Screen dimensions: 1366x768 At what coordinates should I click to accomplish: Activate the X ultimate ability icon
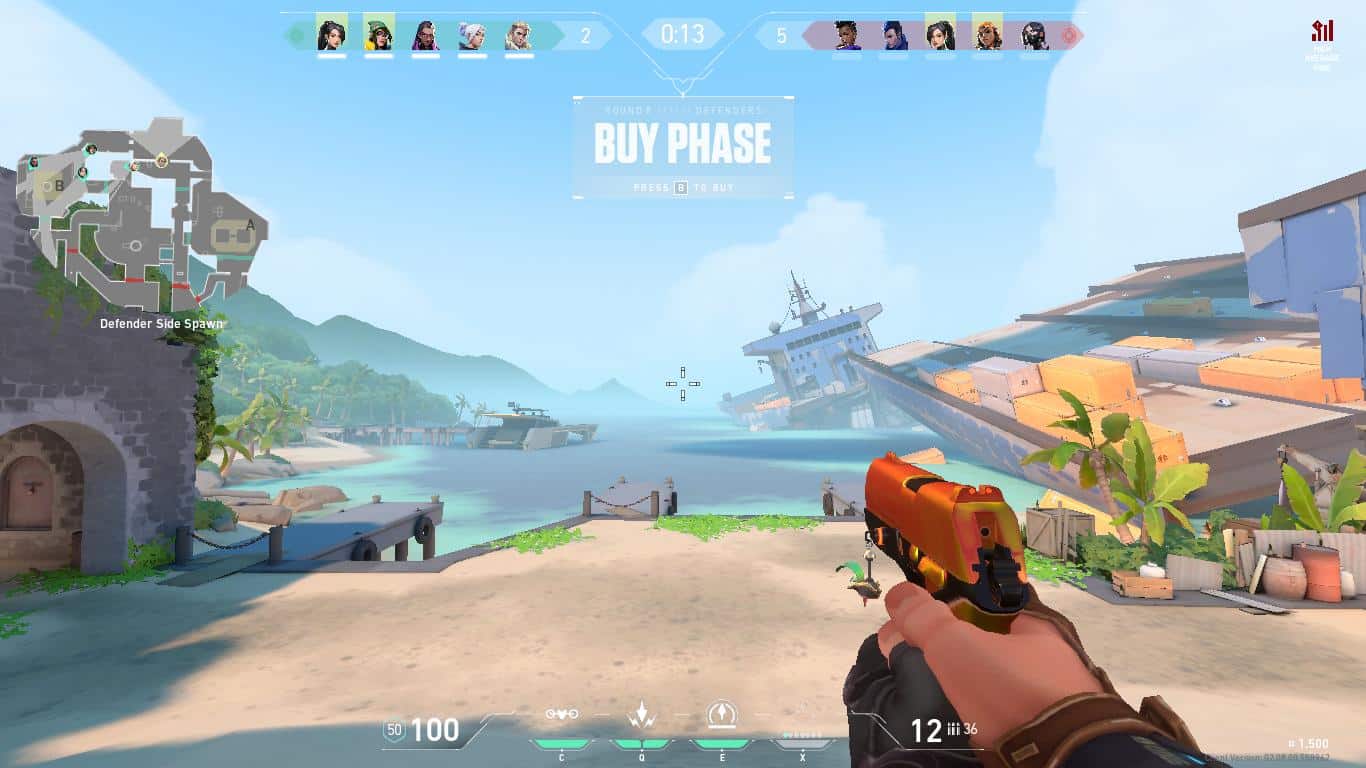[803, 744]
